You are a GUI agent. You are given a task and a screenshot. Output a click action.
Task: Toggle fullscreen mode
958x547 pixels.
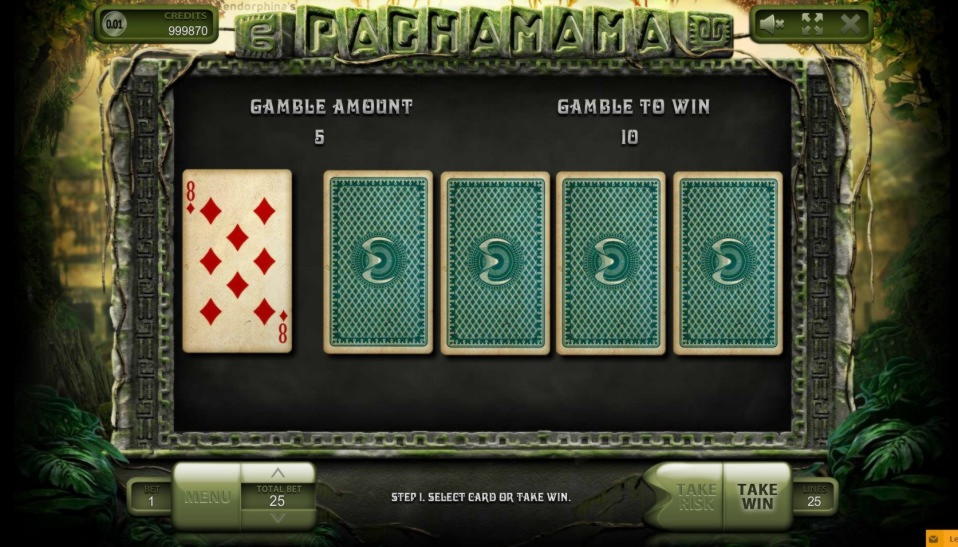point(811,24)
